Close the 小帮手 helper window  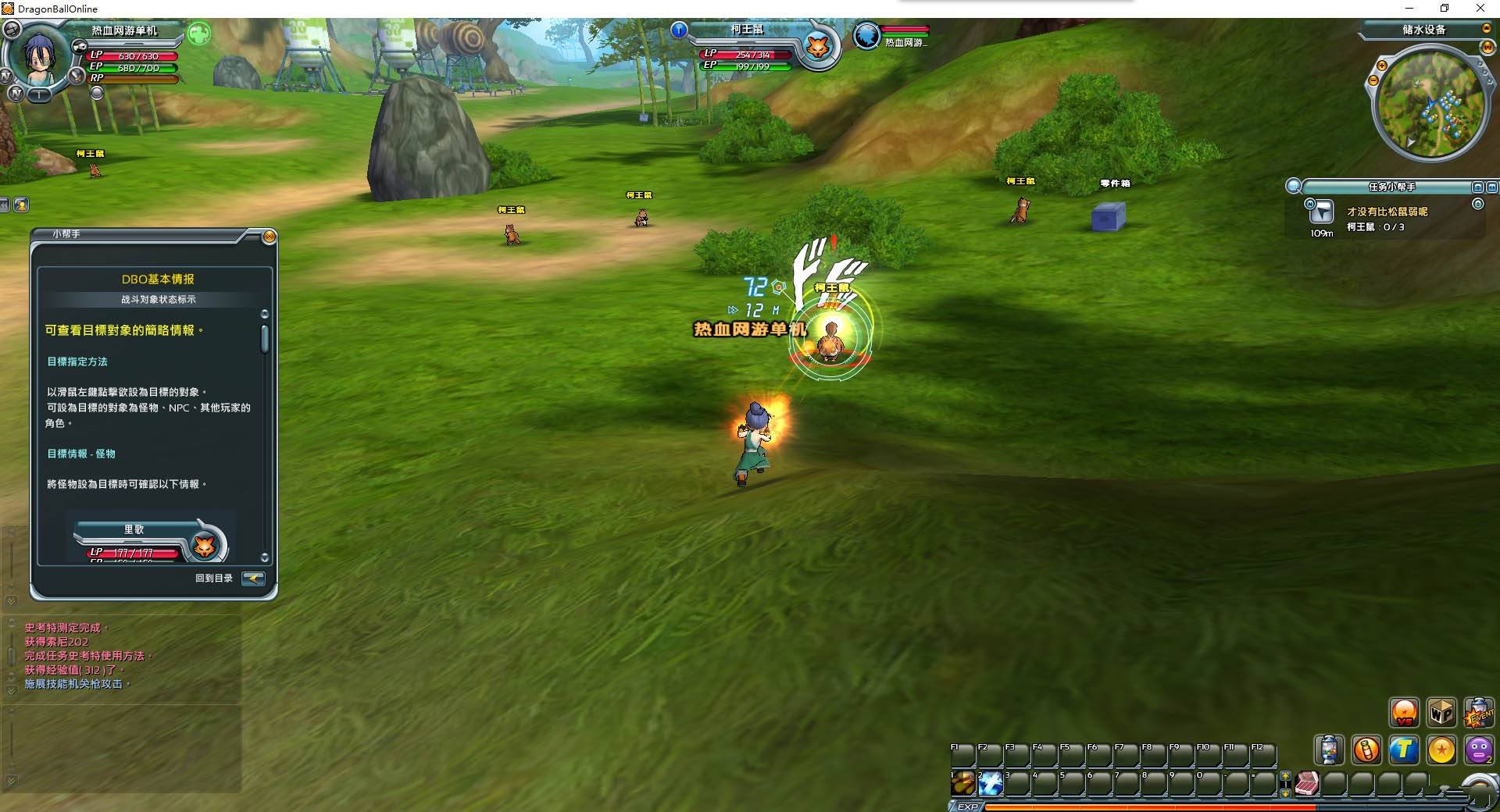[269, 237]
